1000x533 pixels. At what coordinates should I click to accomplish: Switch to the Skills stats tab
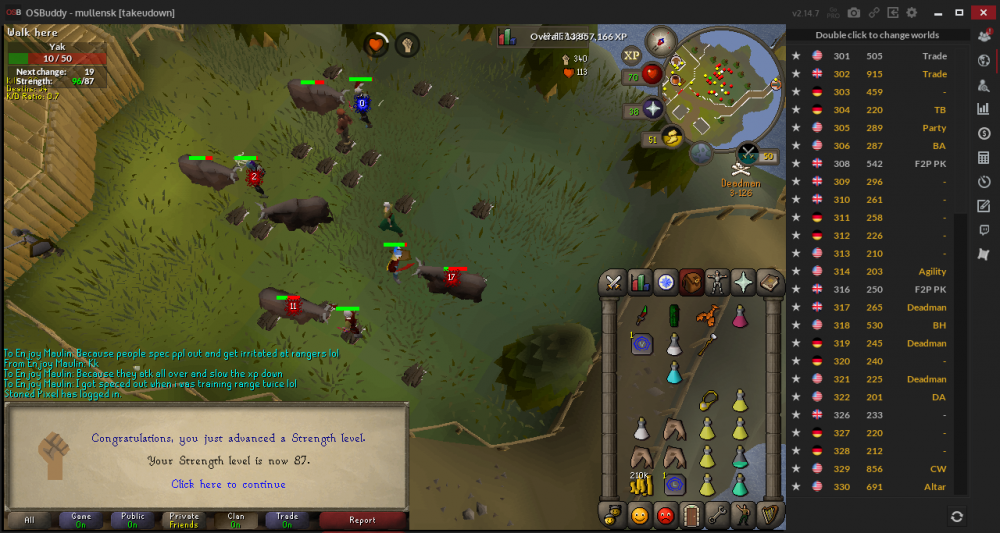(639, 283)
